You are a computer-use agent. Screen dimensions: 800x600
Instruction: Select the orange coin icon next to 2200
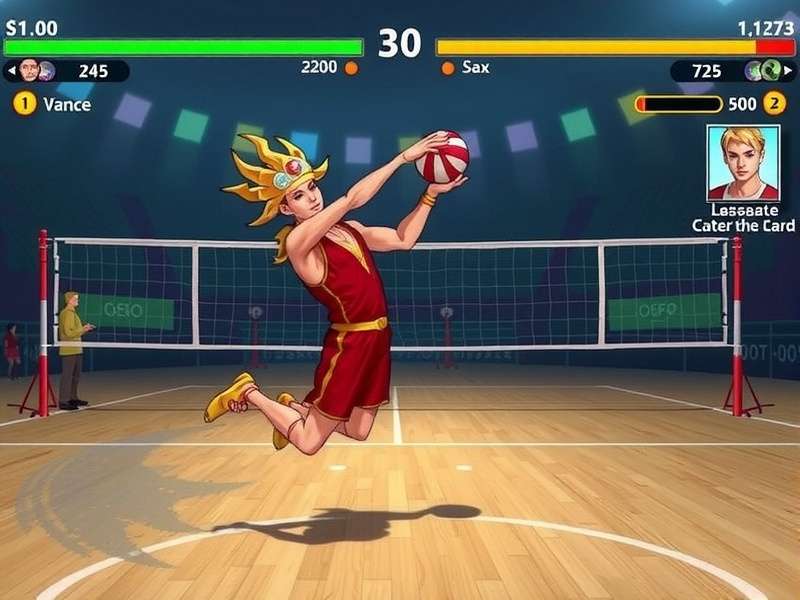tap(351, 68)
